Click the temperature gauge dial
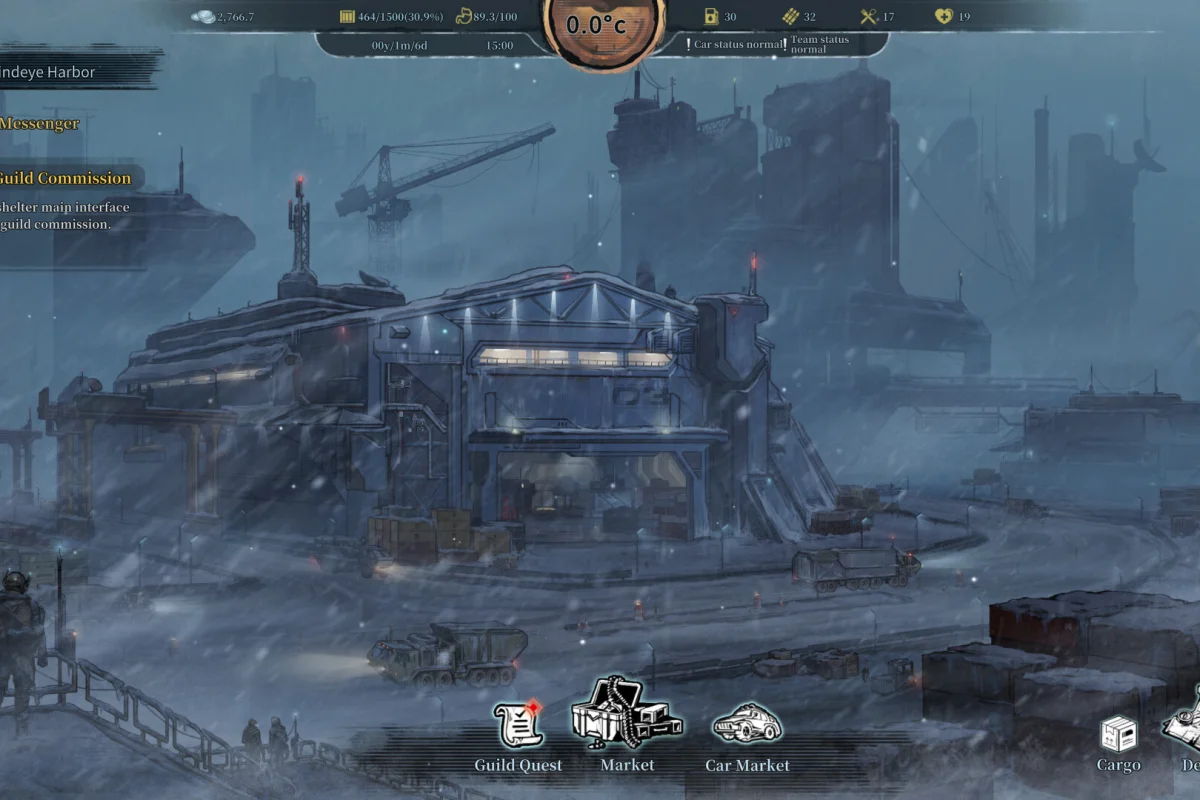Image resolution: width=1200 pixels, height=800 pixels. pos(595,27)
